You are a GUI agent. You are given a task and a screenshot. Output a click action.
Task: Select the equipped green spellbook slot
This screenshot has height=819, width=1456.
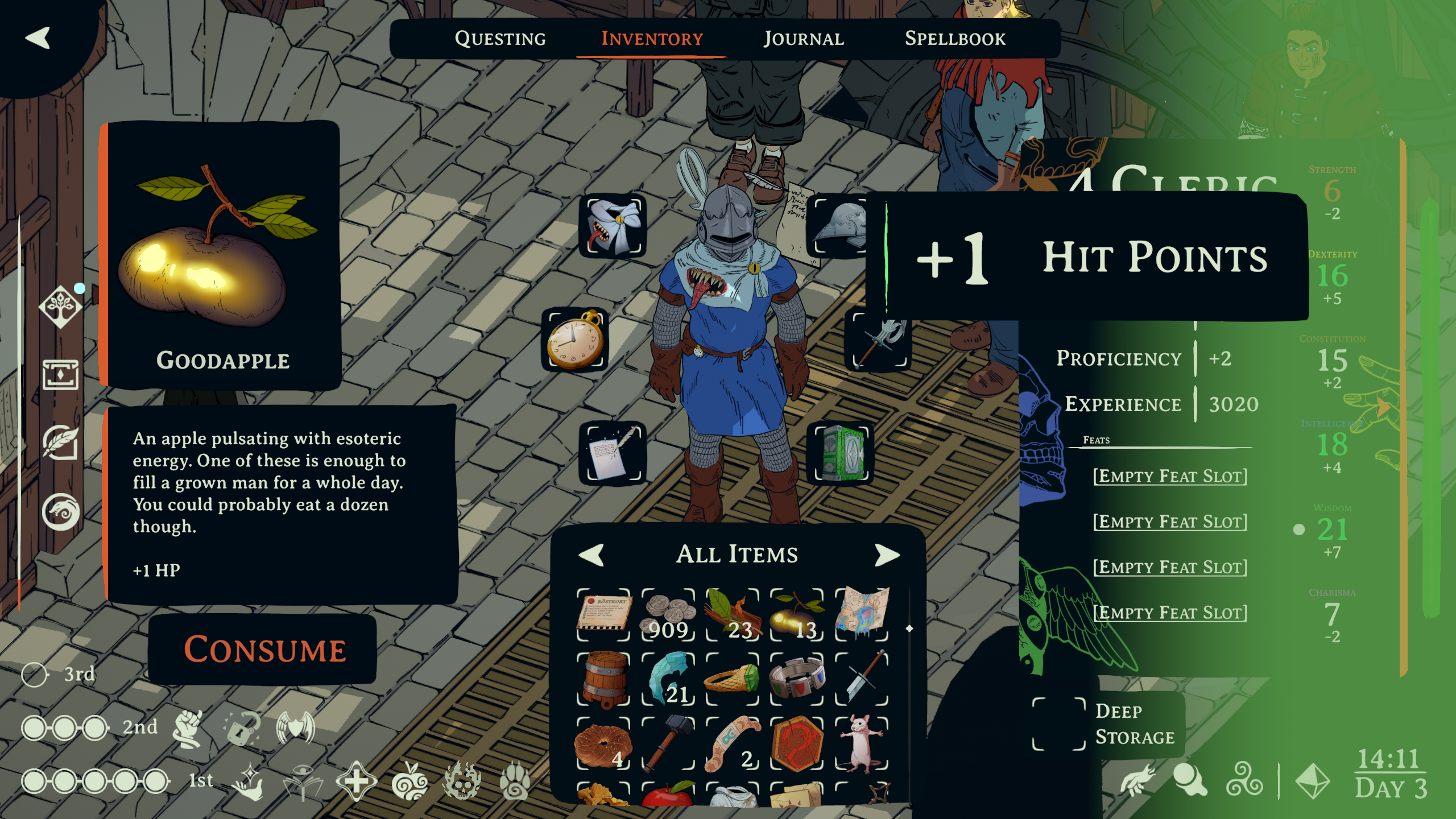841,453
